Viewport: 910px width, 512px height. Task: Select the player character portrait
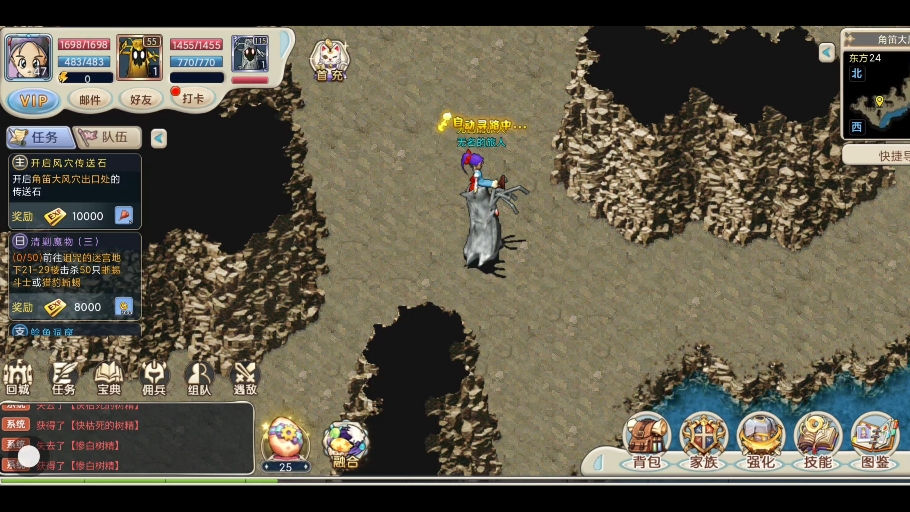click(x=28, y=57)
